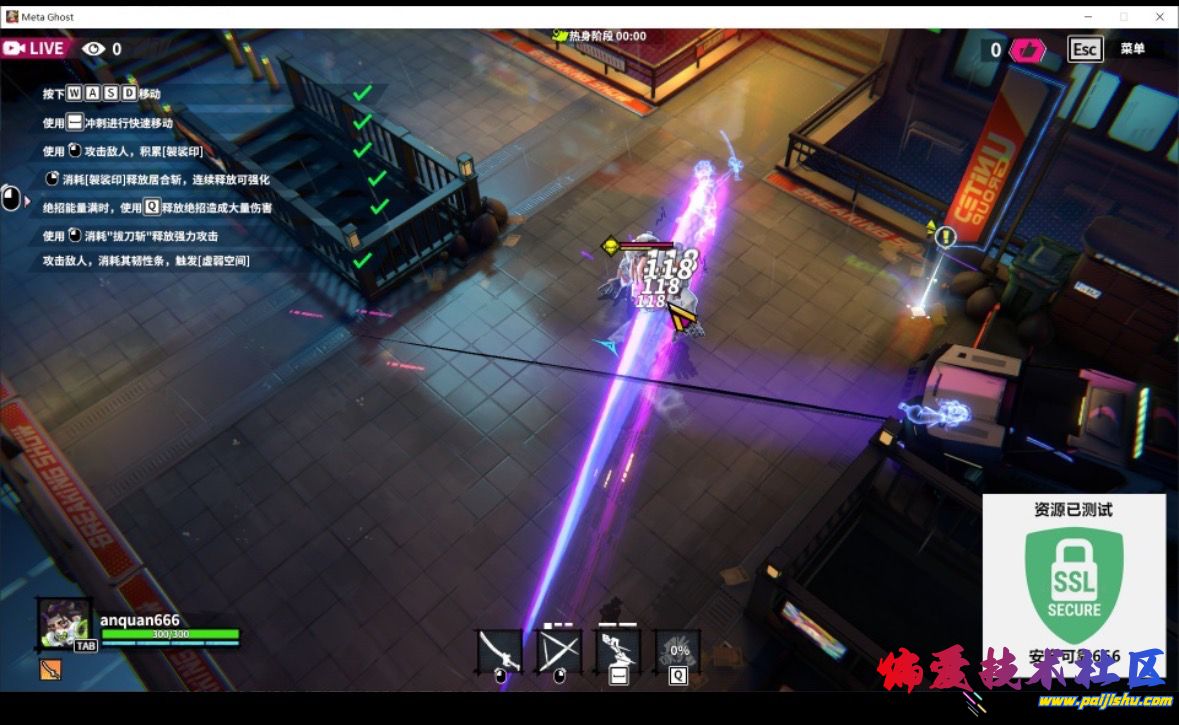This screenshot has height=725, width=1179.
Task: Select the katana basic attack skill icon
Action: click(499, 651)
